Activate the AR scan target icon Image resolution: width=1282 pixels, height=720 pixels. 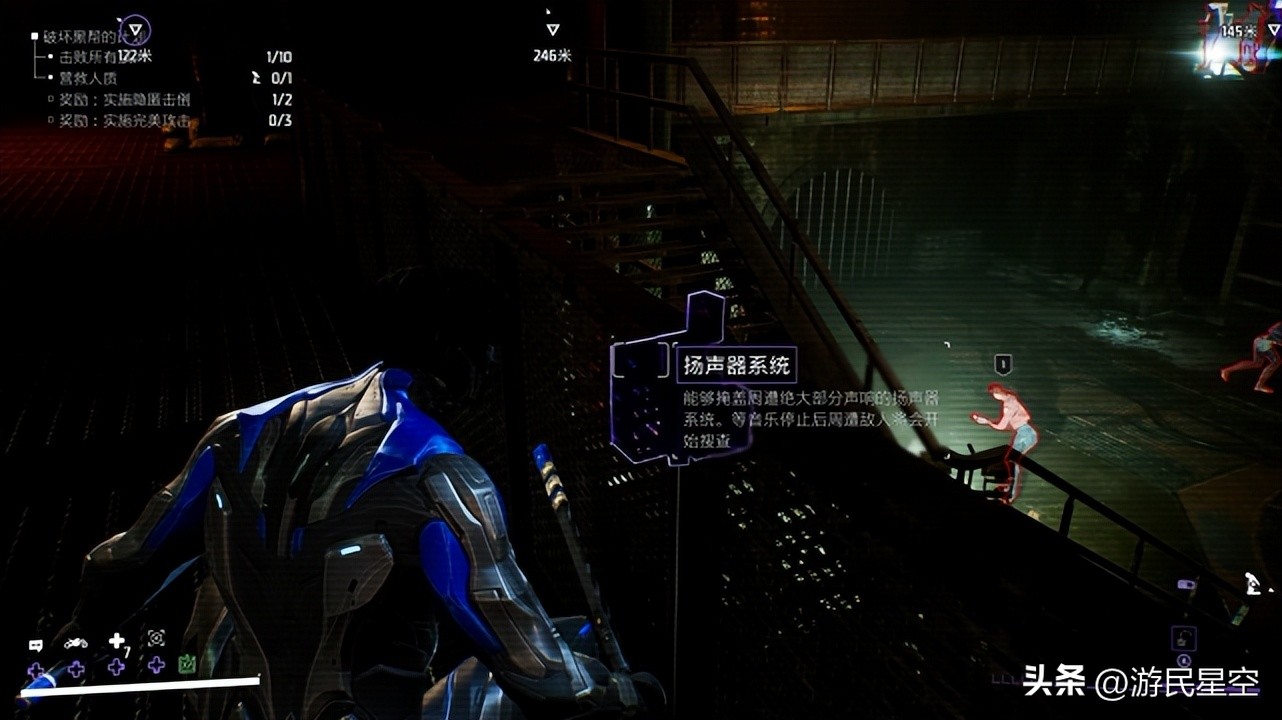156,638
